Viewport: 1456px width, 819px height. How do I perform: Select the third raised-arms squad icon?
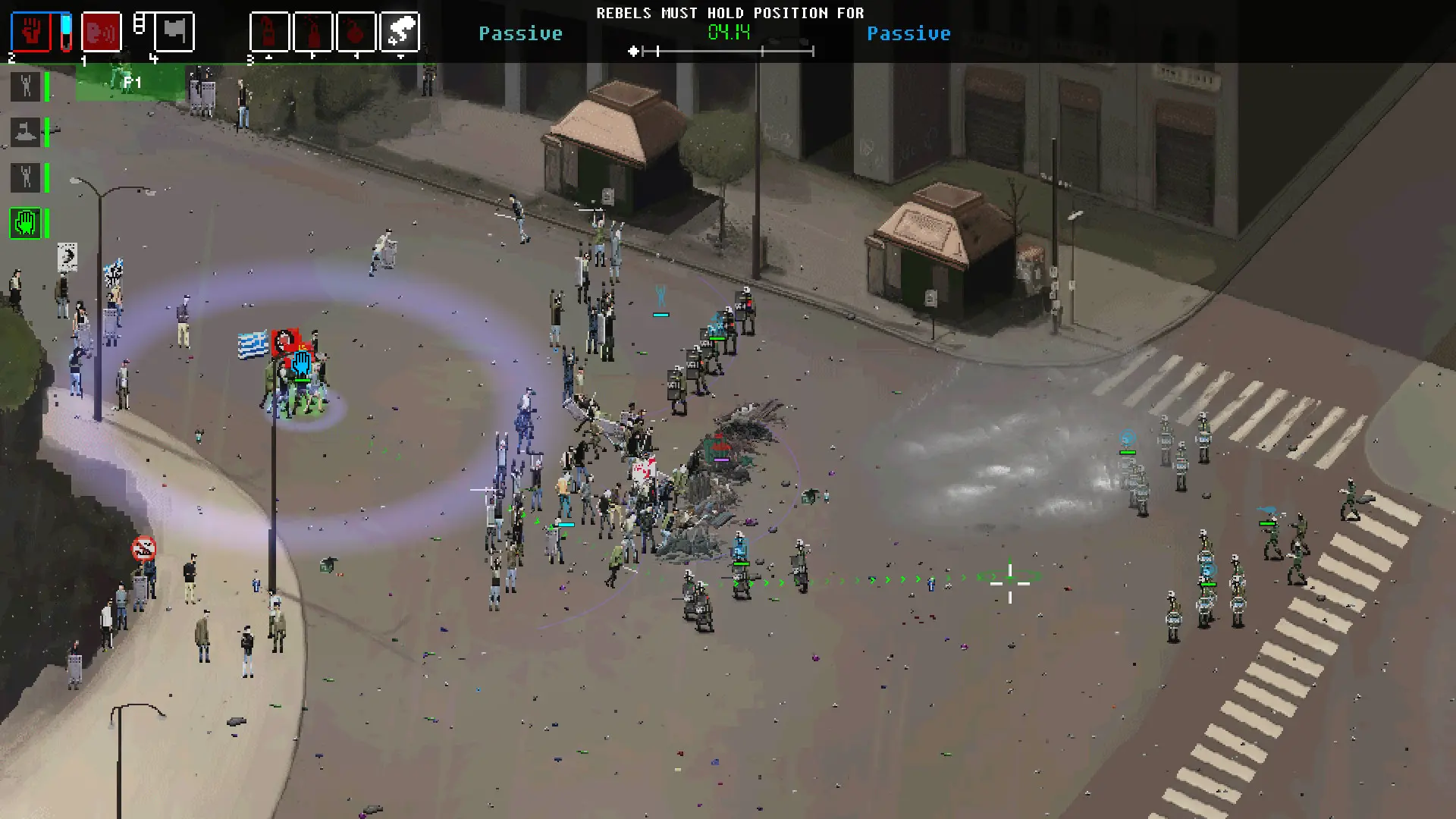pyautogui.click(x=27, y=177)
